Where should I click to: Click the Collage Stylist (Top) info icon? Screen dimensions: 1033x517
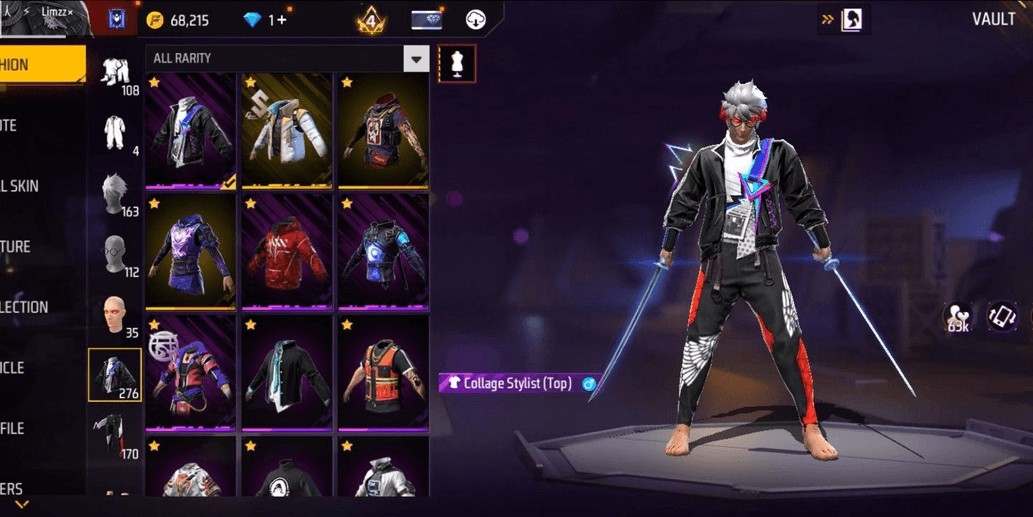(589, 384)
